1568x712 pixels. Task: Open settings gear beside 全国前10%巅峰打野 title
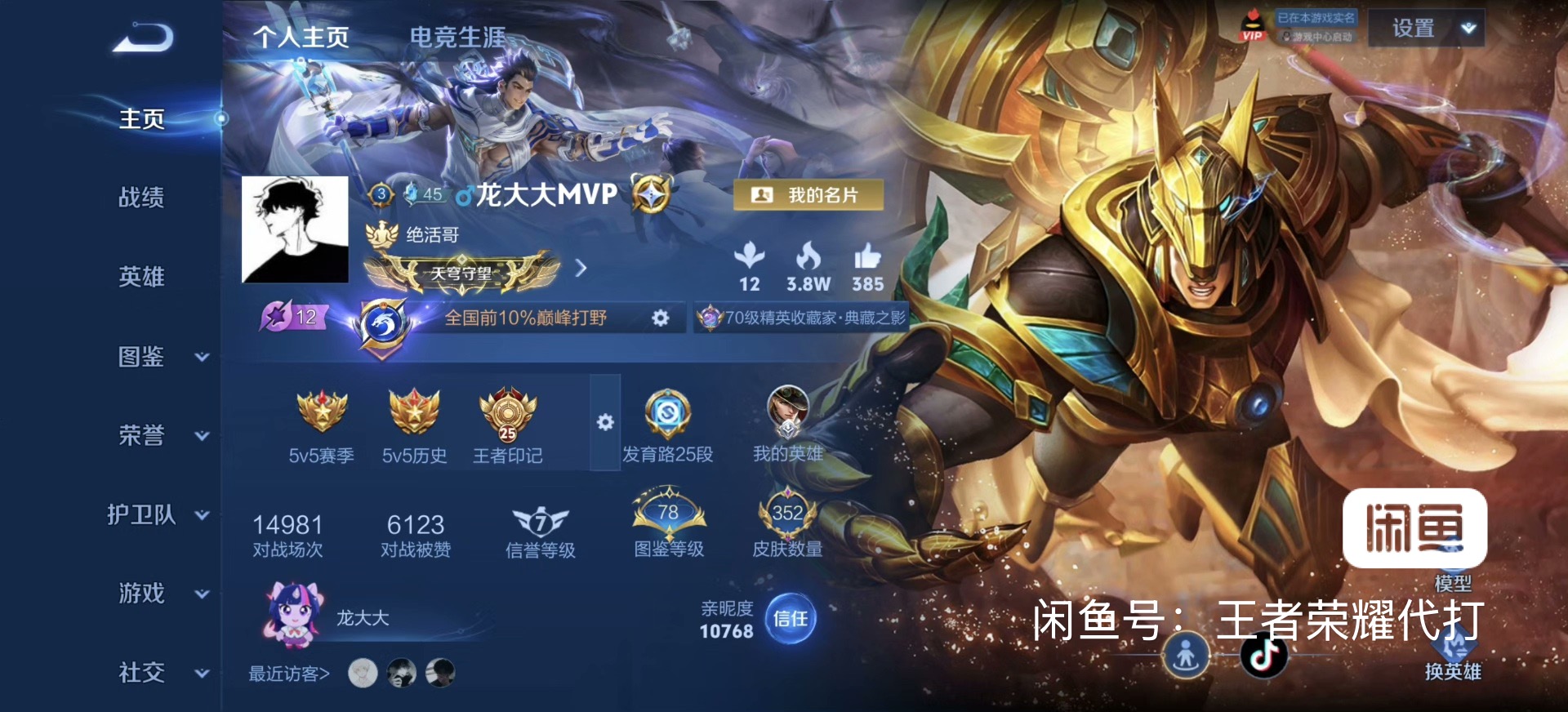click(660, 318)
